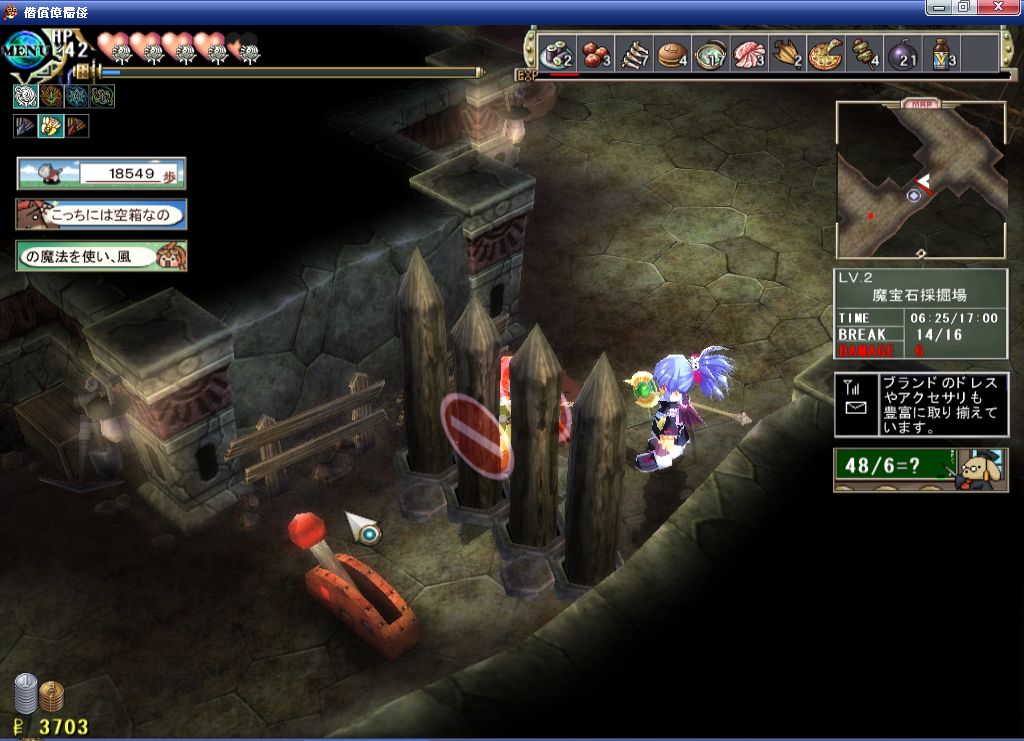Image resolution: width=1024 pixels, height=741 pixels.
Task: Select the black bomb item slot
Action: click(x=902, y=53)
